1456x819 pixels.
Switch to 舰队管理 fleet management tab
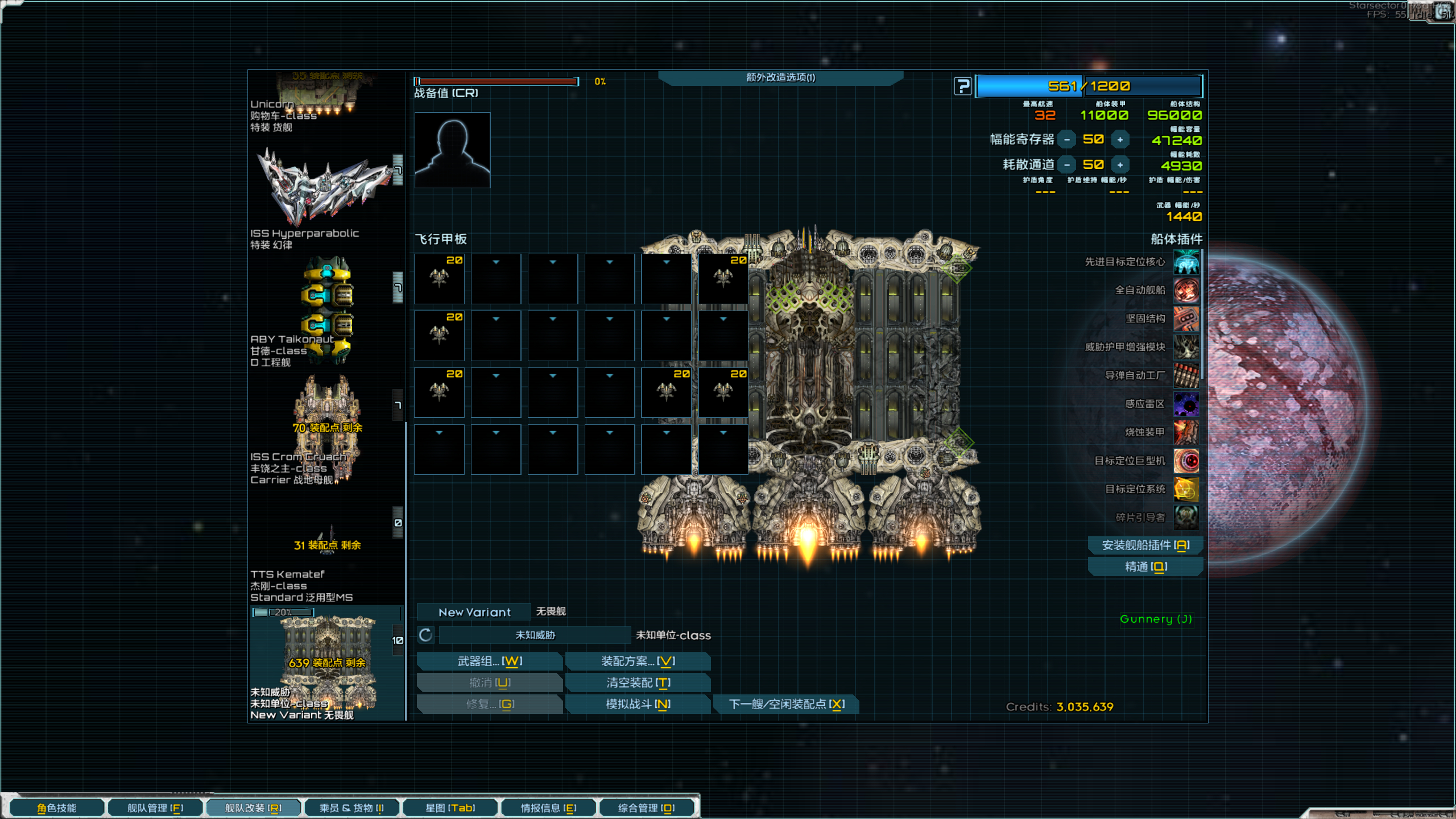pyautogui.click(x=155, y=808)
